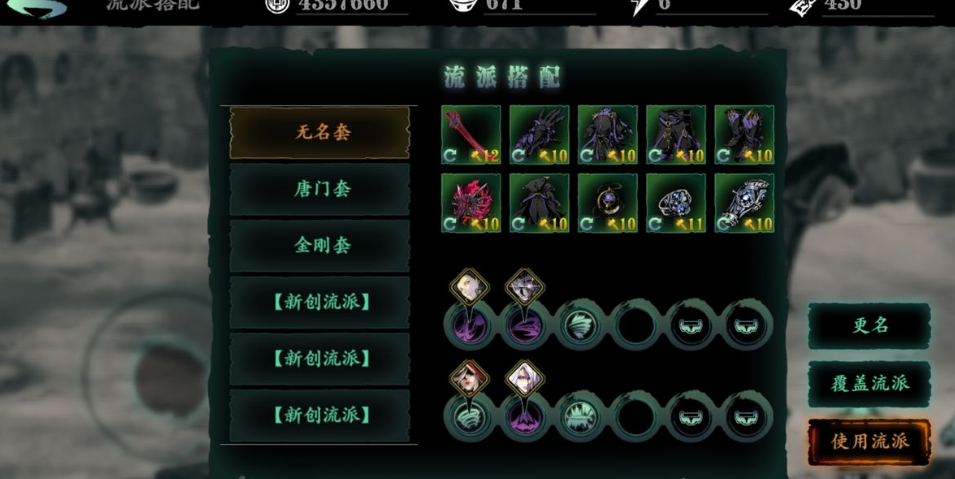Inspect the silver bracer with blue gems

(x=743, y=203)
